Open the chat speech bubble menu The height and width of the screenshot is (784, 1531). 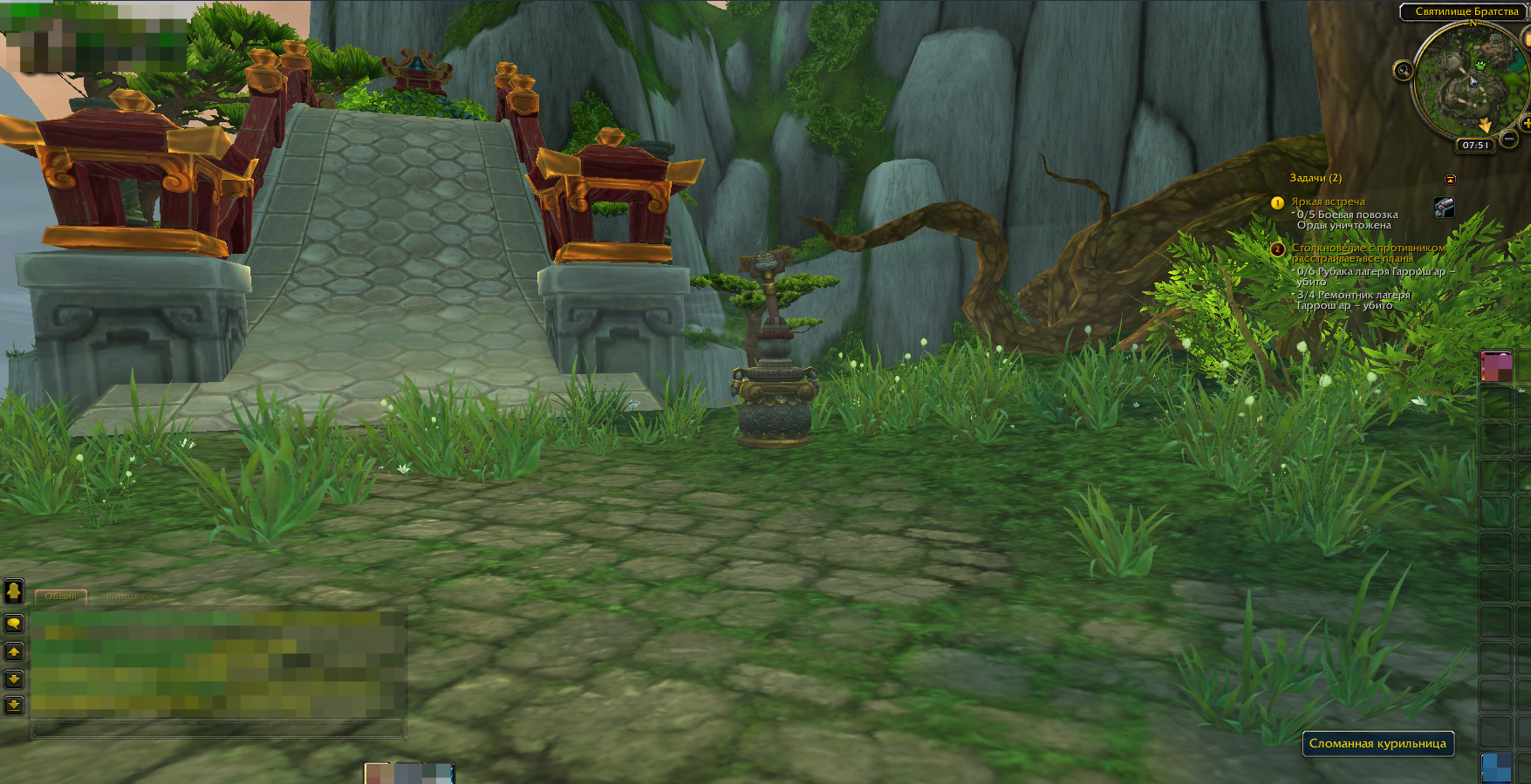(x=14, y=624)
